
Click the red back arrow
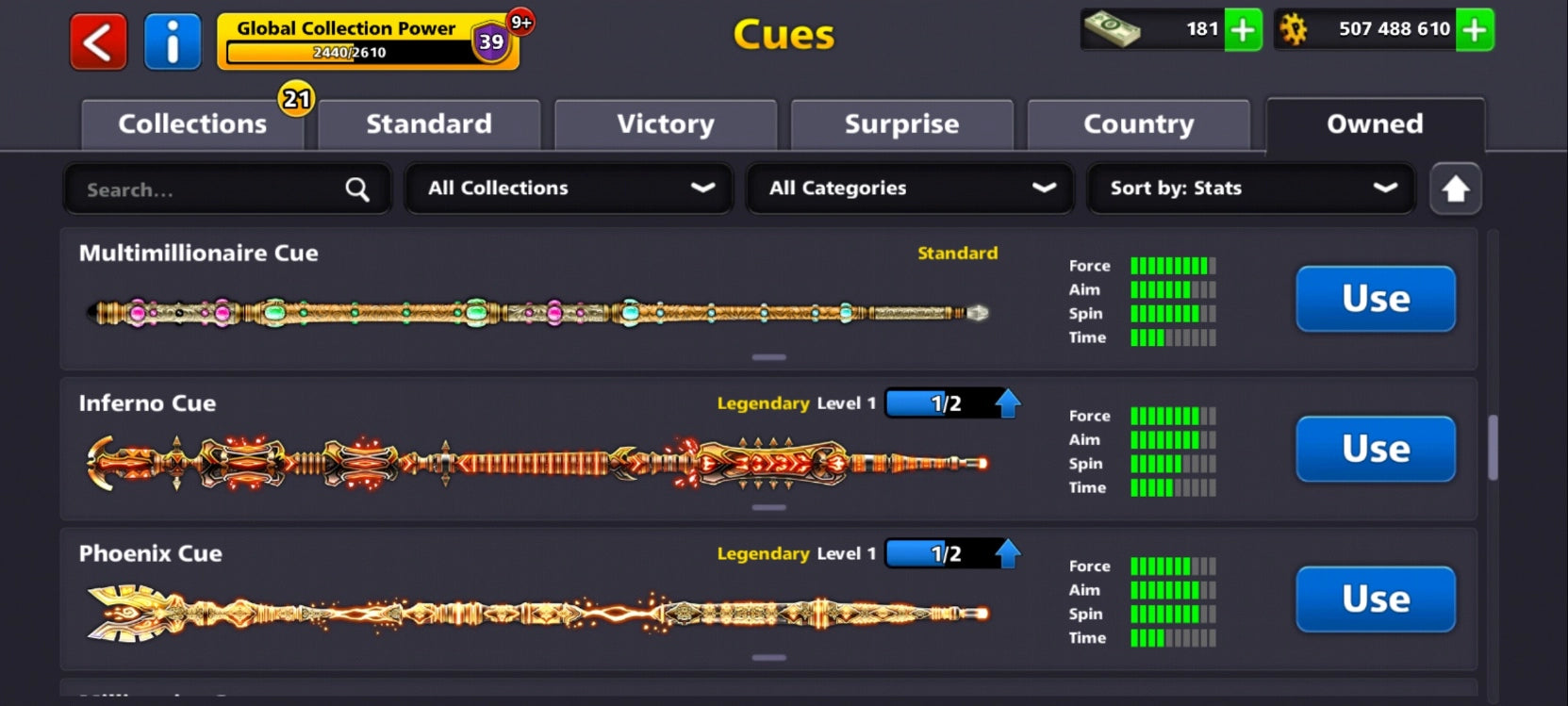(97, 41)
